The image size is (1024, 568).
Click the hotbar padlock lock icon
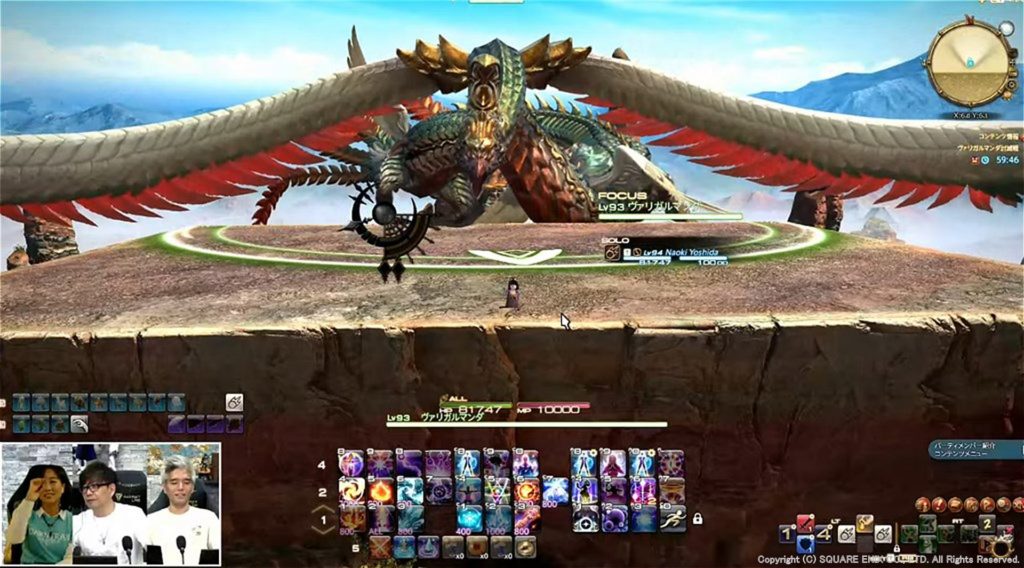[696, 518]
